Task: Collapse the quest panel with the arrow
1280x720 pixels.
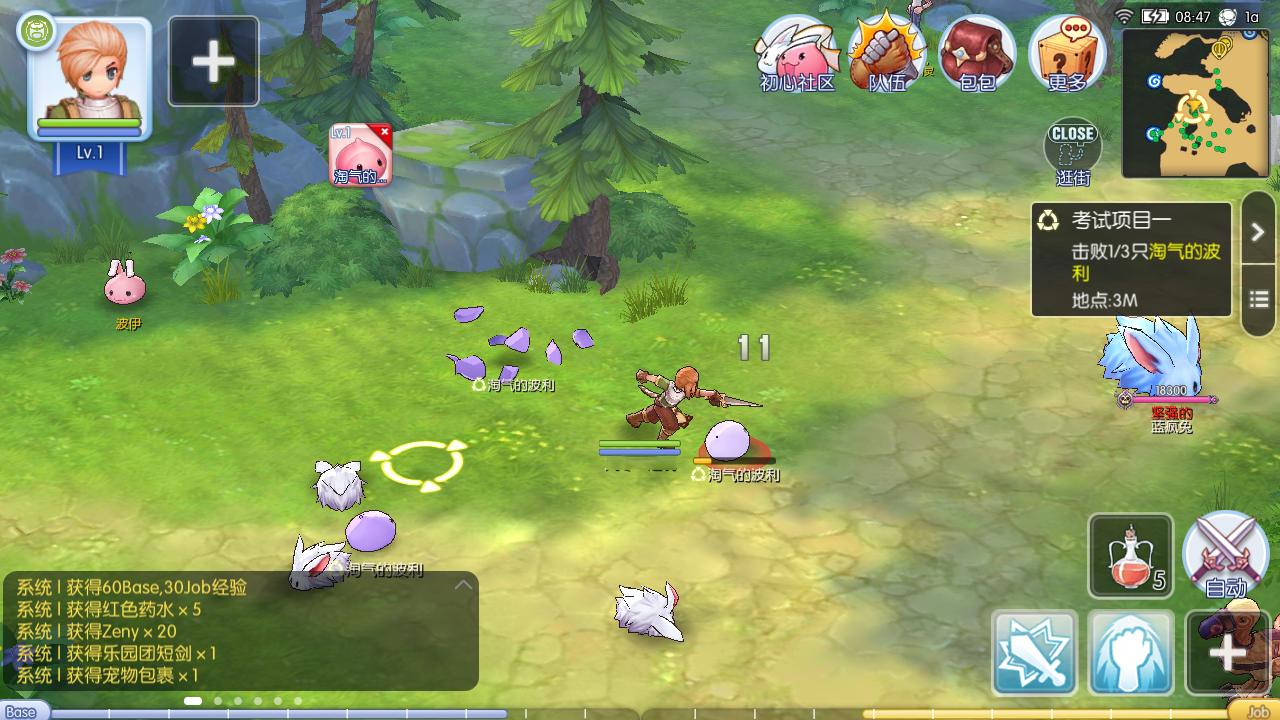Action: click(1258, 232)
